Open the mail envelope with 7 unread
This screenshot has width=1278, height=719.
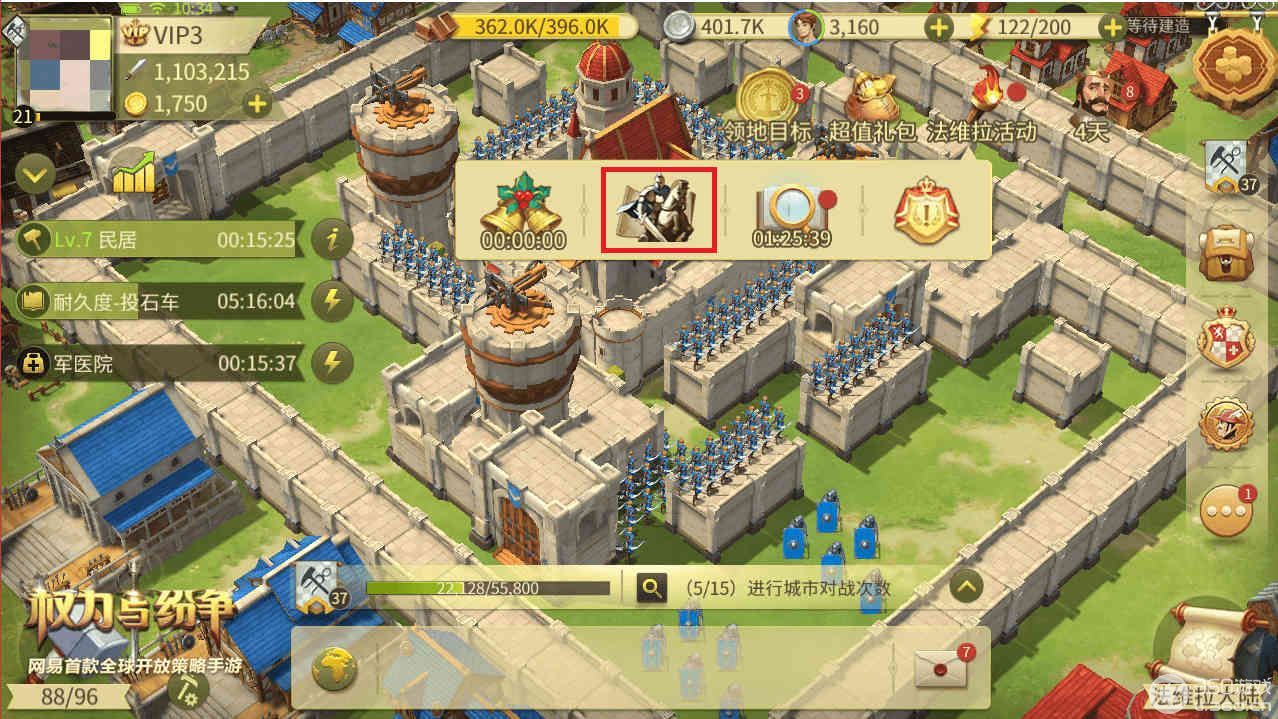[943, 669]
